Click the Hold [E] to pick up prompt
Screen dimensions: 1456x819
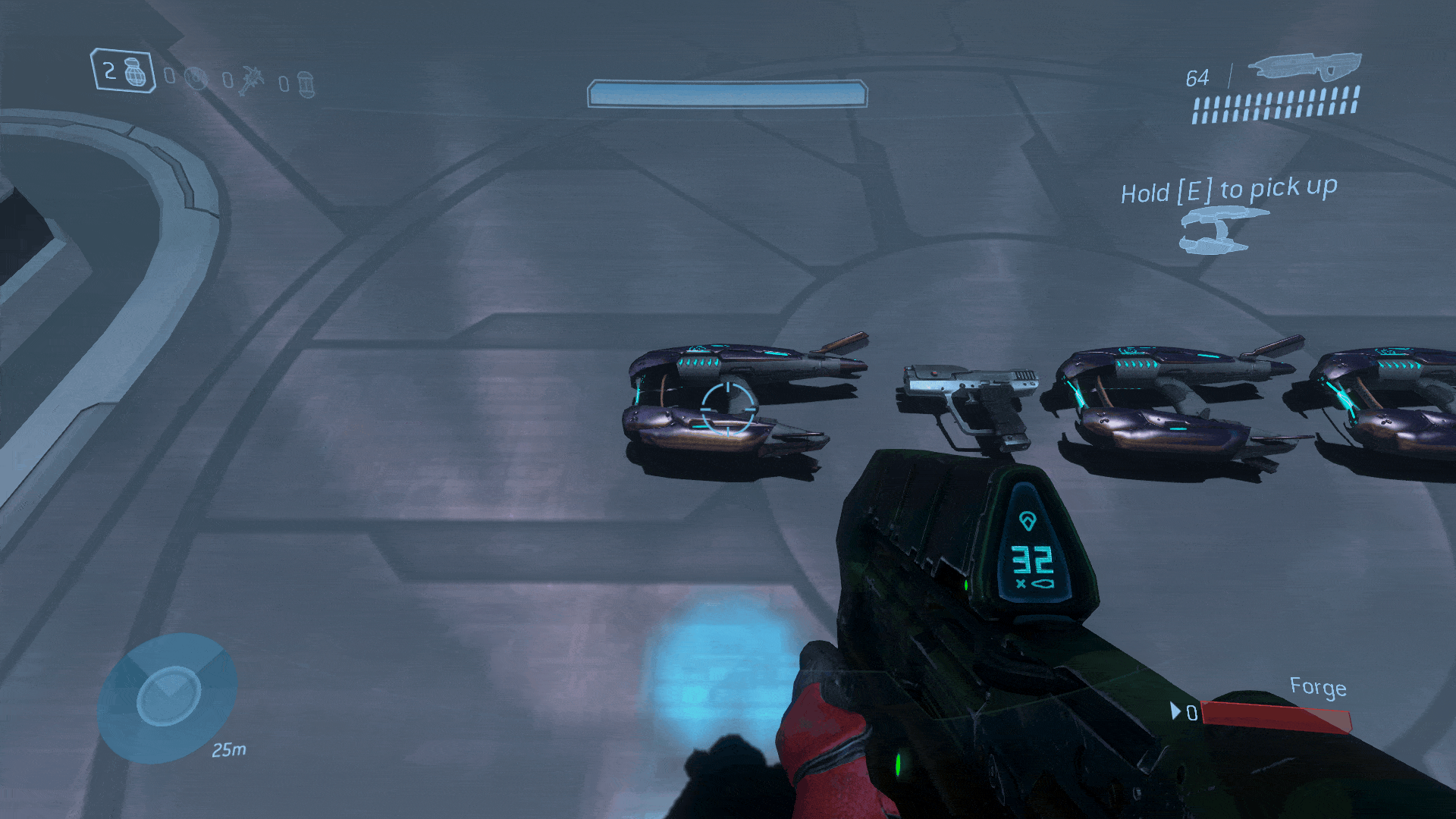1228,191
